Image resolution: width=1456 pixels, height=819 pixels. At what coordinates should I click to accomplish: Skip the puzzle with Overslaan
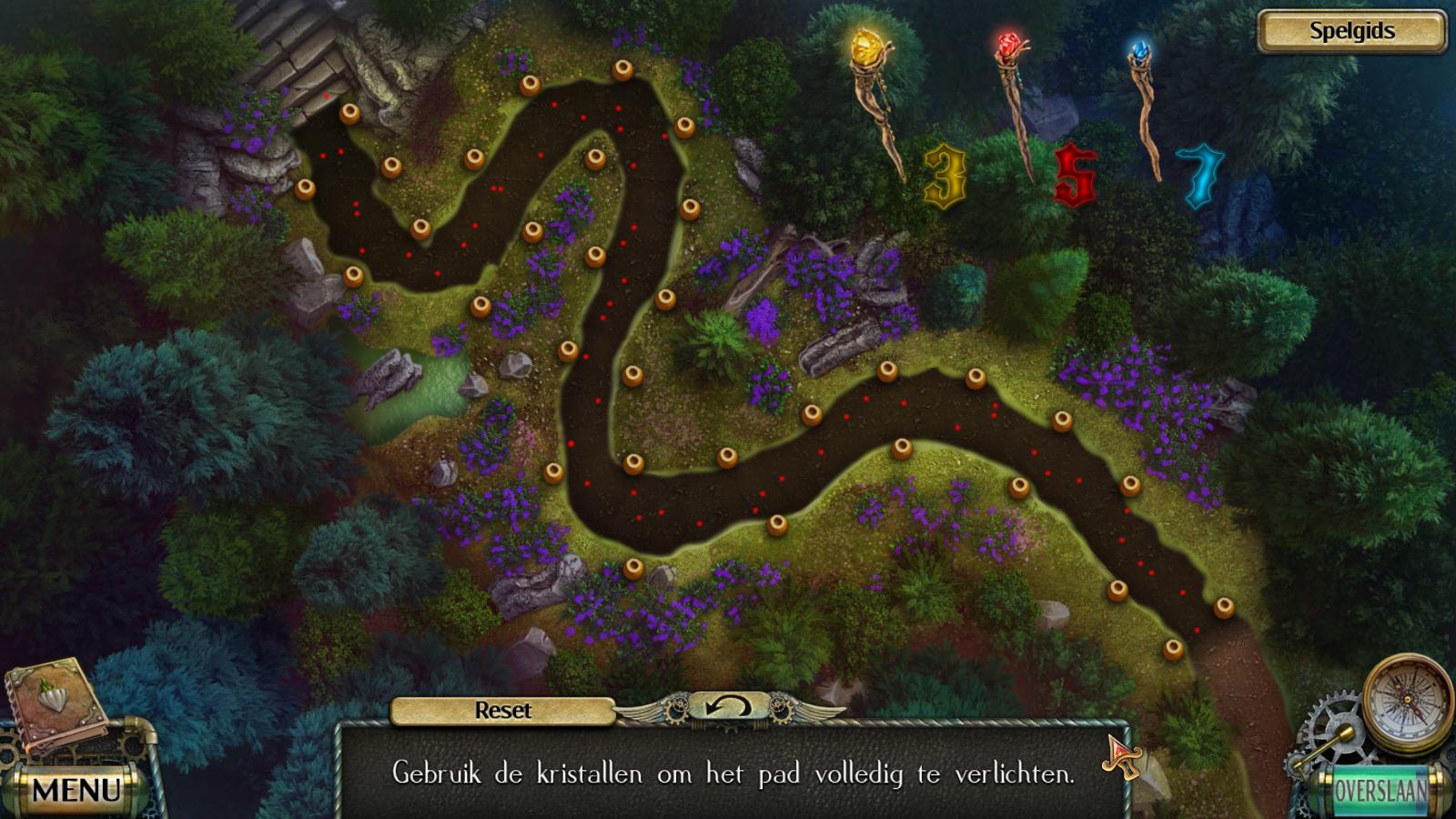(1380, 790)
